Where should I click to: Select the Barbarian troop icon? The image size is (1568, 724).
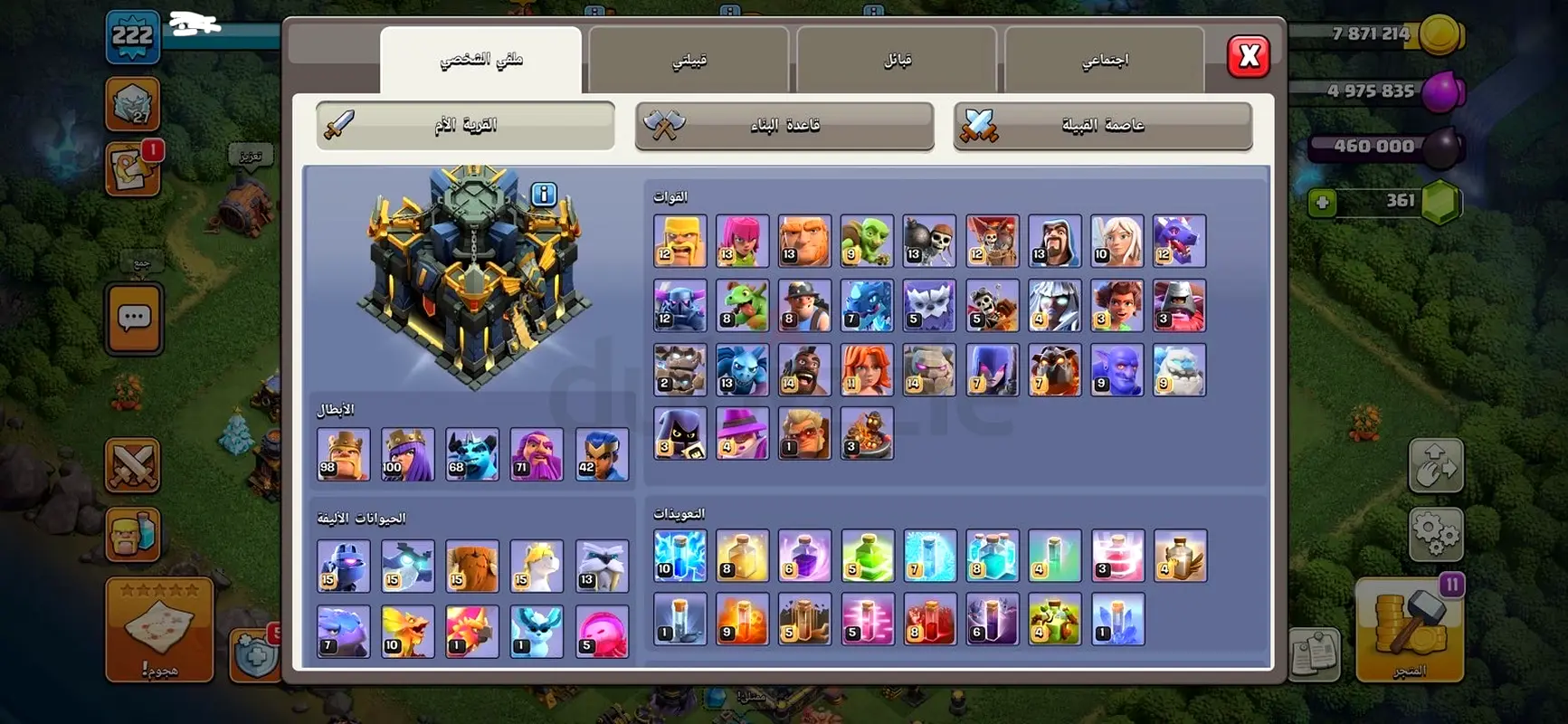(x=680, y=241)
